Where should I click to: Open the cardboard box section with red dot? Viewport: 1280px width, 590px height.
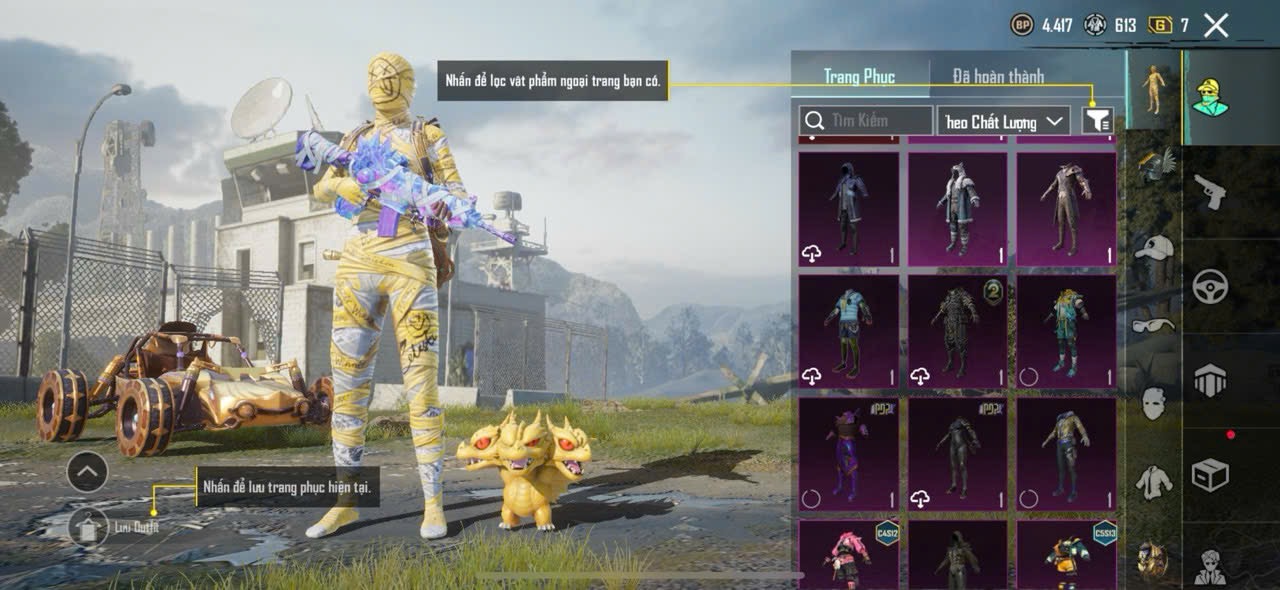(1210, 475)
